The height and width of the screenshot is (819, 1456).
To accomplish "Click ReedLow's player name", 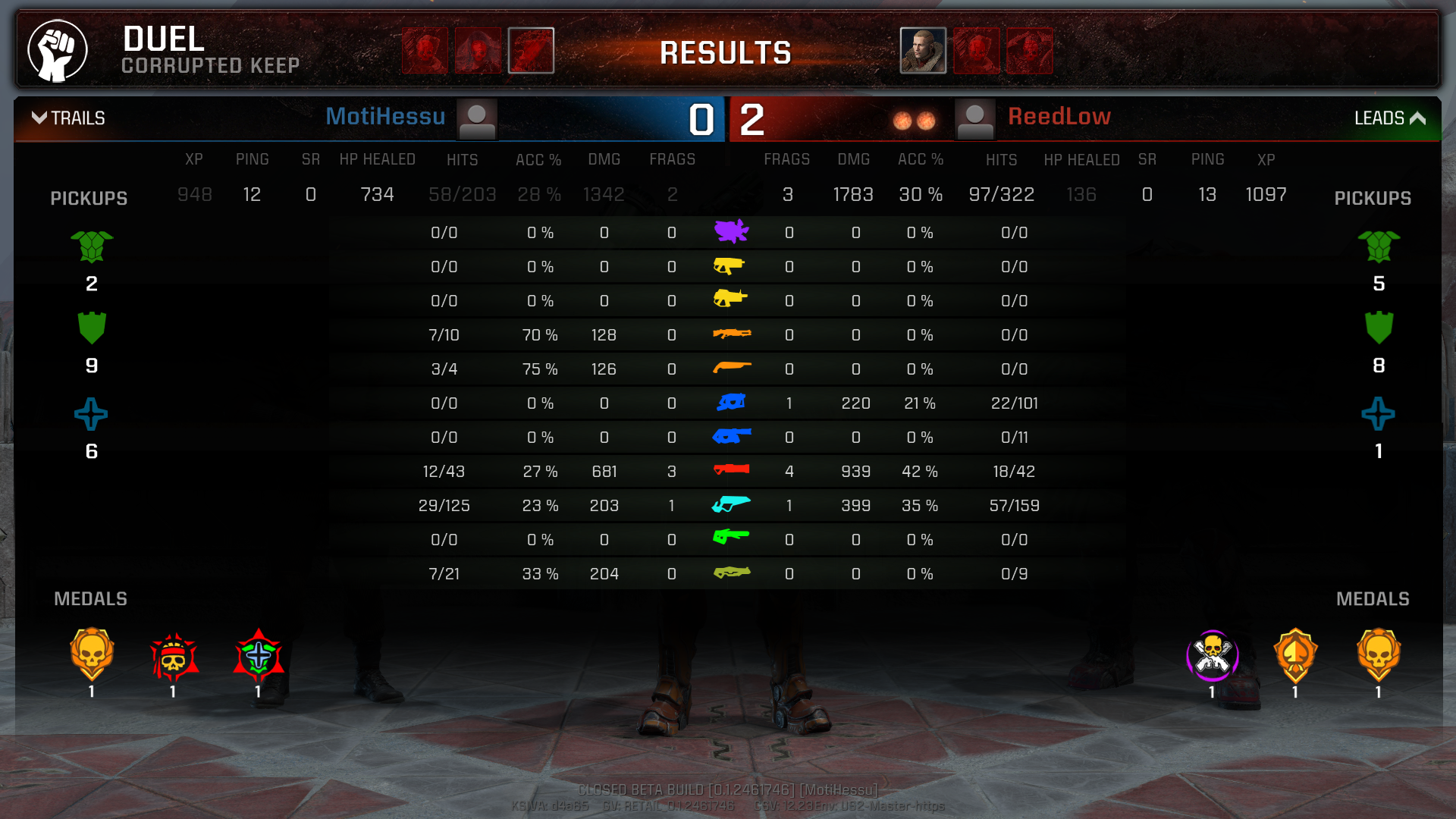I will click(1059, 117).
